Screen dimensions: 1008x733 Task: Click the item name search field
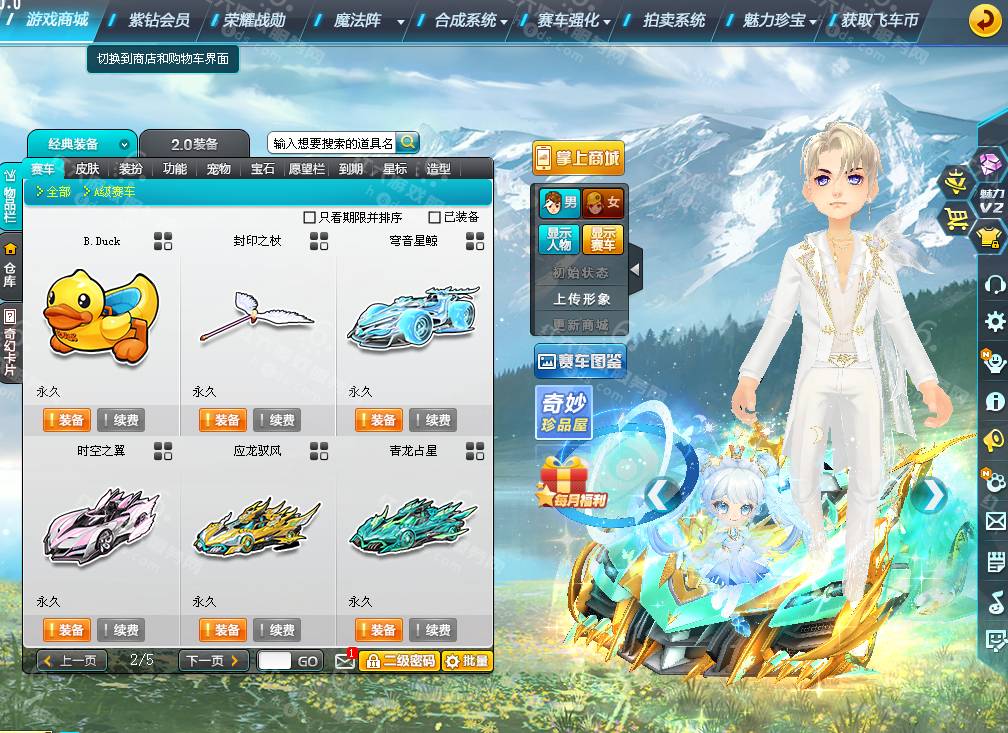[x=332, y=143]
